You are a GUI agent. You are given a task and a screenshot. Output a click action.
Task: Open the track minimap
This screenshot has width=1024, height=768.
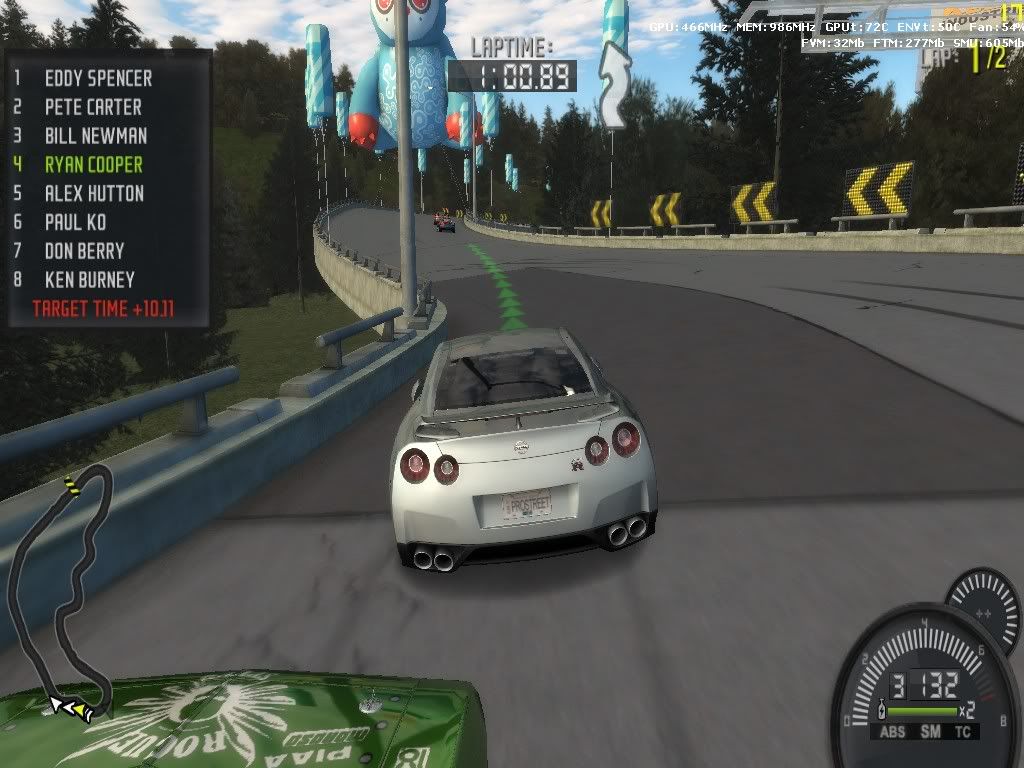click(62, 592)
